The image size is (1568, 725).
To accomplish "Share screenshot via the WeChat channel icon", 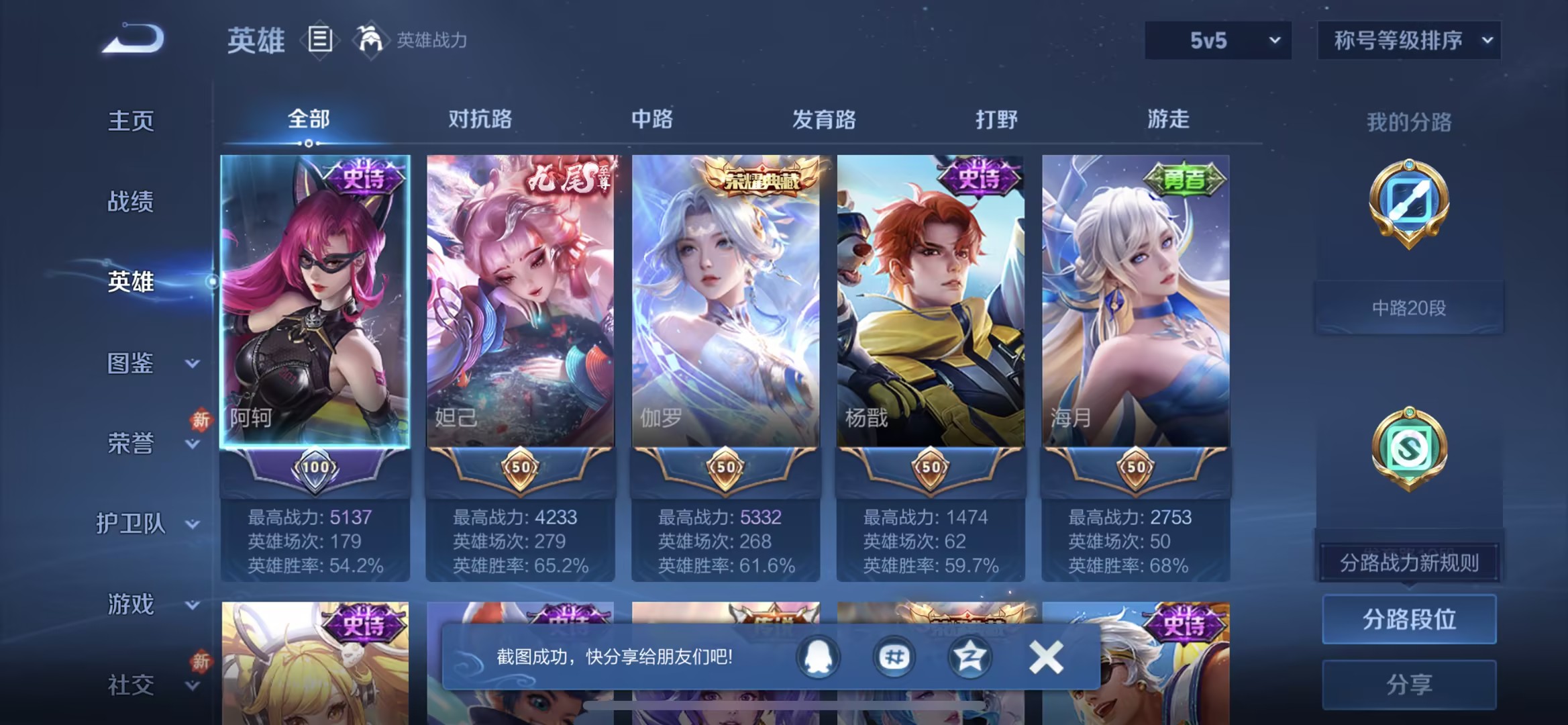I will 892,658.
